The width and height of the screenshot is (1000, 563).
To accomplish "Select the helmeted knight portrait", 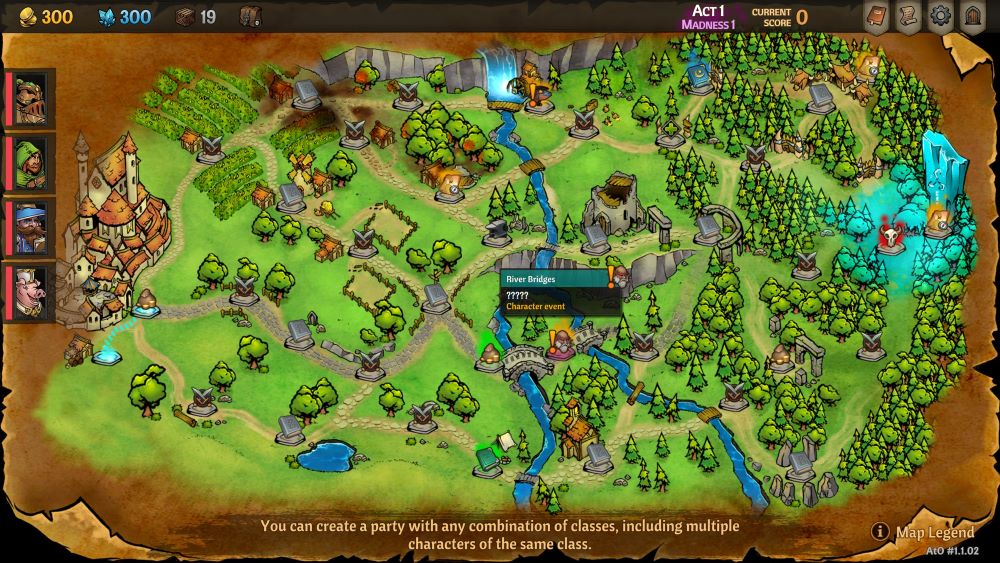I will 31,98.
